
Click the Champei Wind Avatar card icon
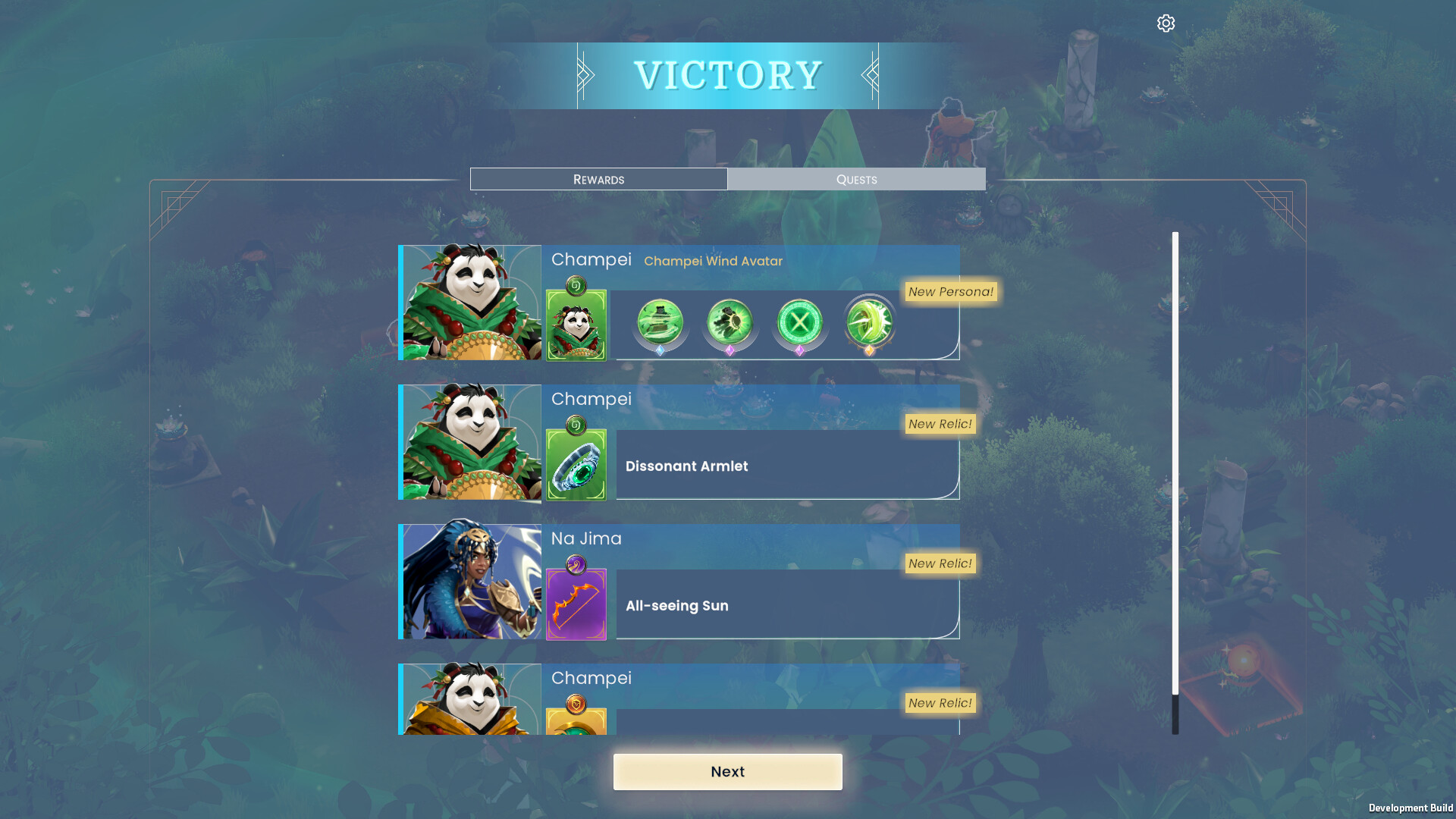point(576,325)
